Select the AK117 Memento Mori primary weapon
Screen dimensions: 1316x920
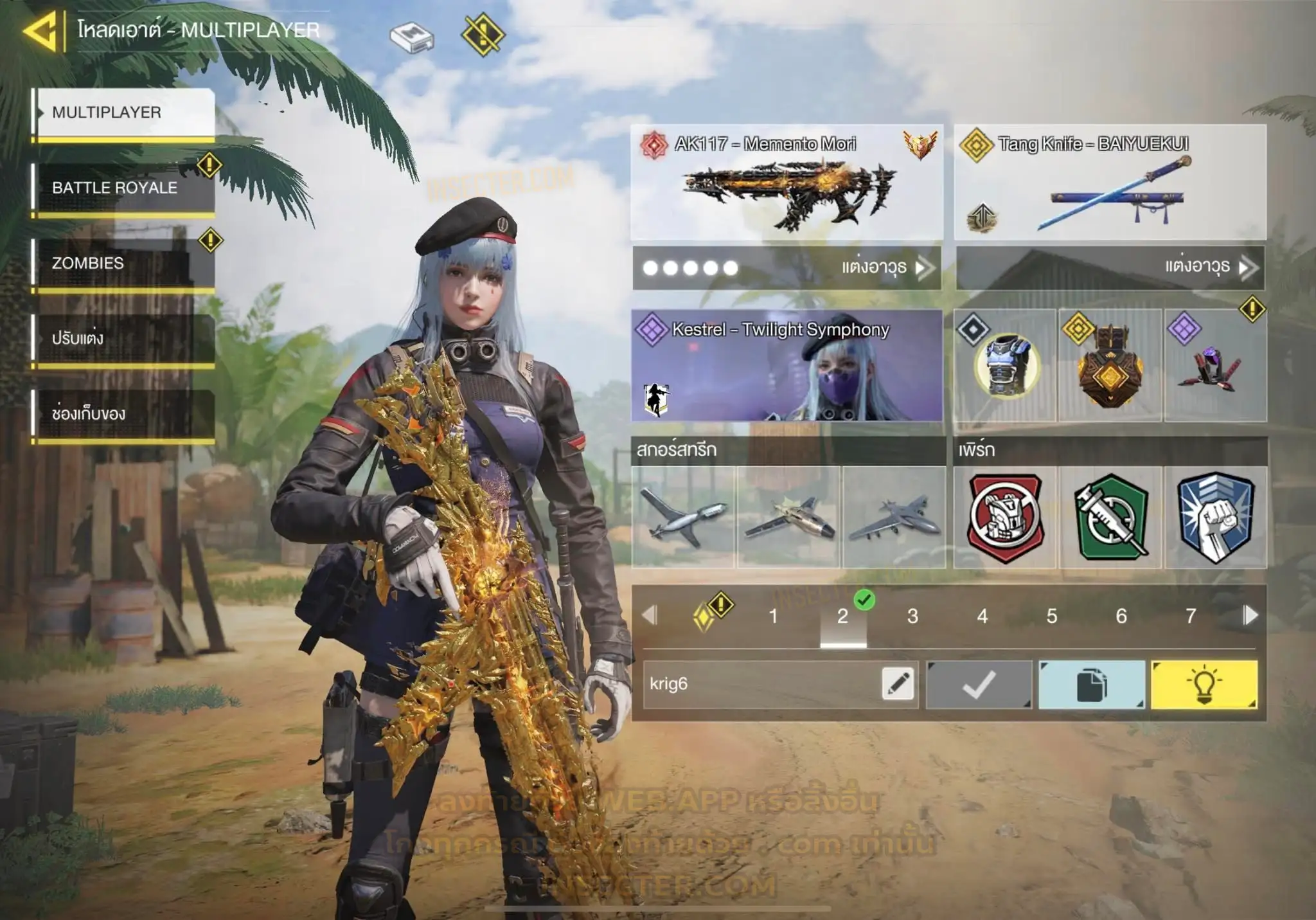tap(787, 183)
